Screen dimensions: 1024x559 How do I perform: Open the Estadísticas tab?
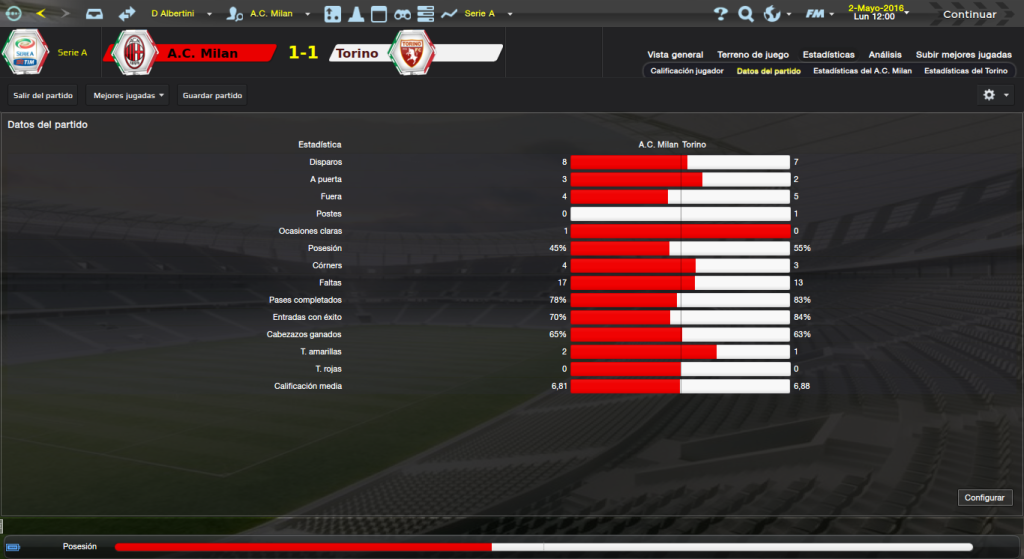827,55
